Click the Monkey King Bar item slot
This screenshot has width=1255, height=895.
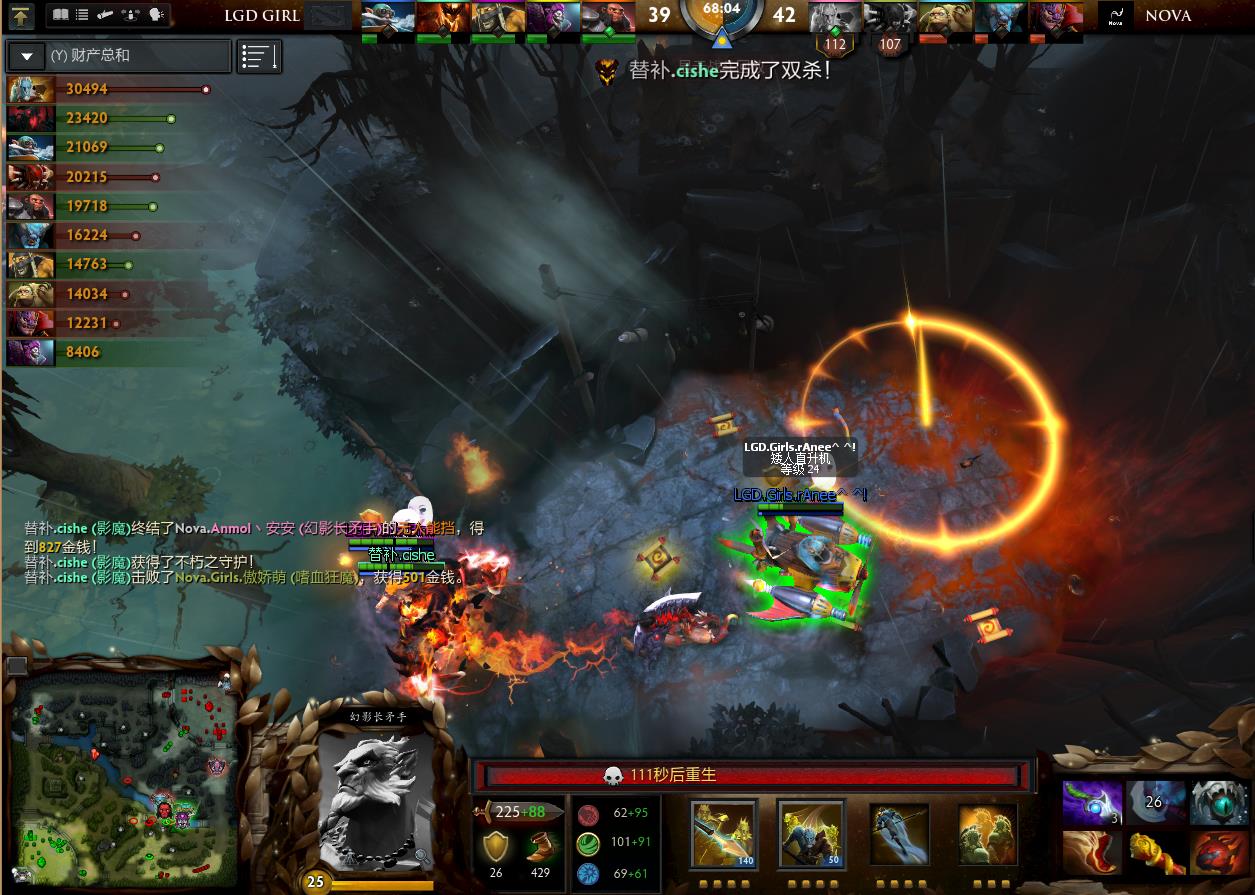click(1155, 853)
